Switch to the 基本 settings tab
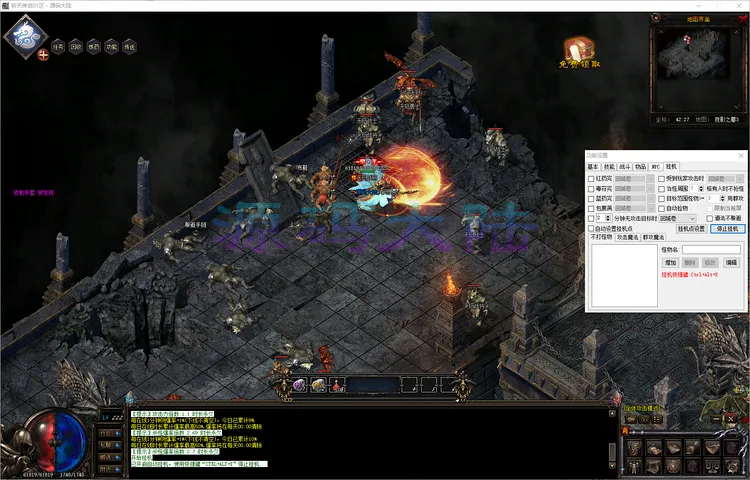This screenshot has width=750, height=480. click(593, 166)
